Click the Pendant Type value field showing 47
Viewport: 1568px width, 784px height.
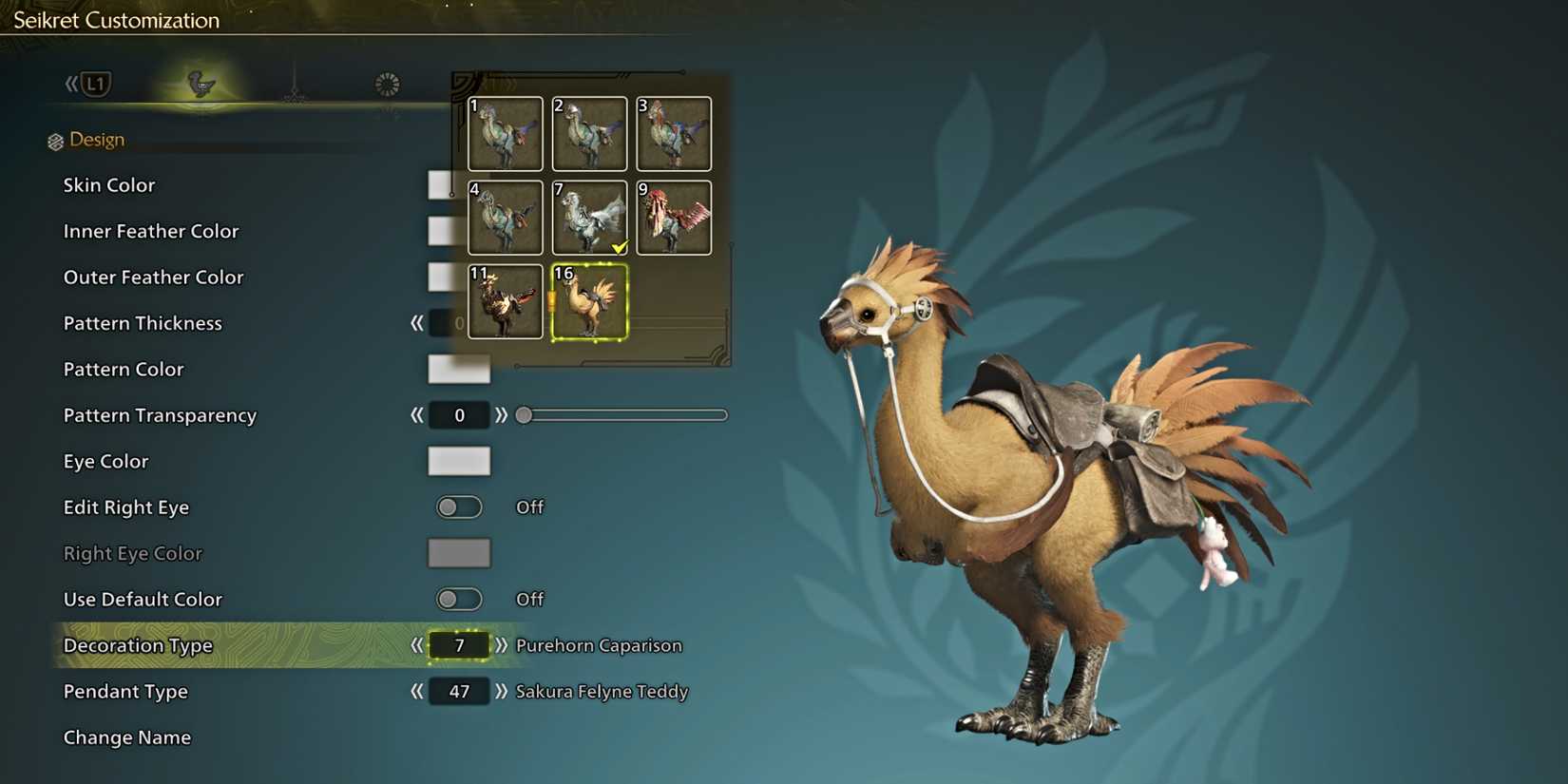coord(459,692)
